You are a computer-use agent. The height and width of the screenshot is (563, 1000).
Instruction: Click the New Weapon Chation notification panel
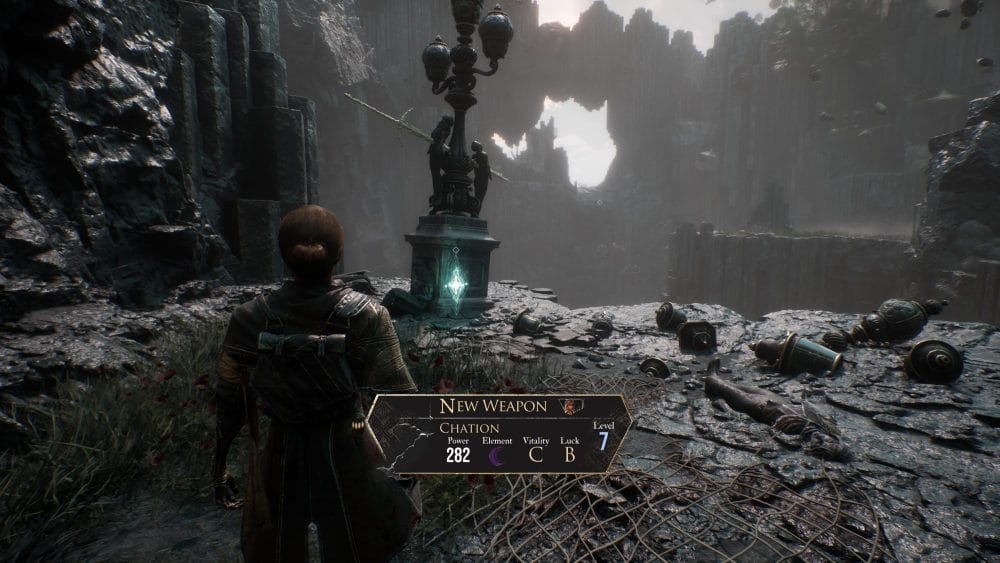point(500,432)
